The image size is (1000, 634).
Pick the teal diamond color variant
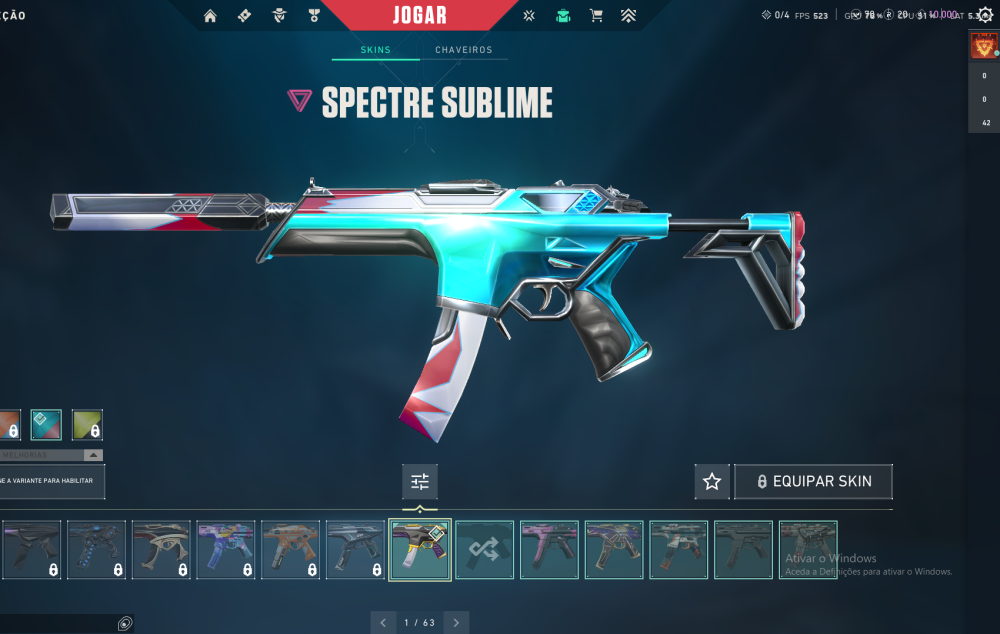[46, 425]
